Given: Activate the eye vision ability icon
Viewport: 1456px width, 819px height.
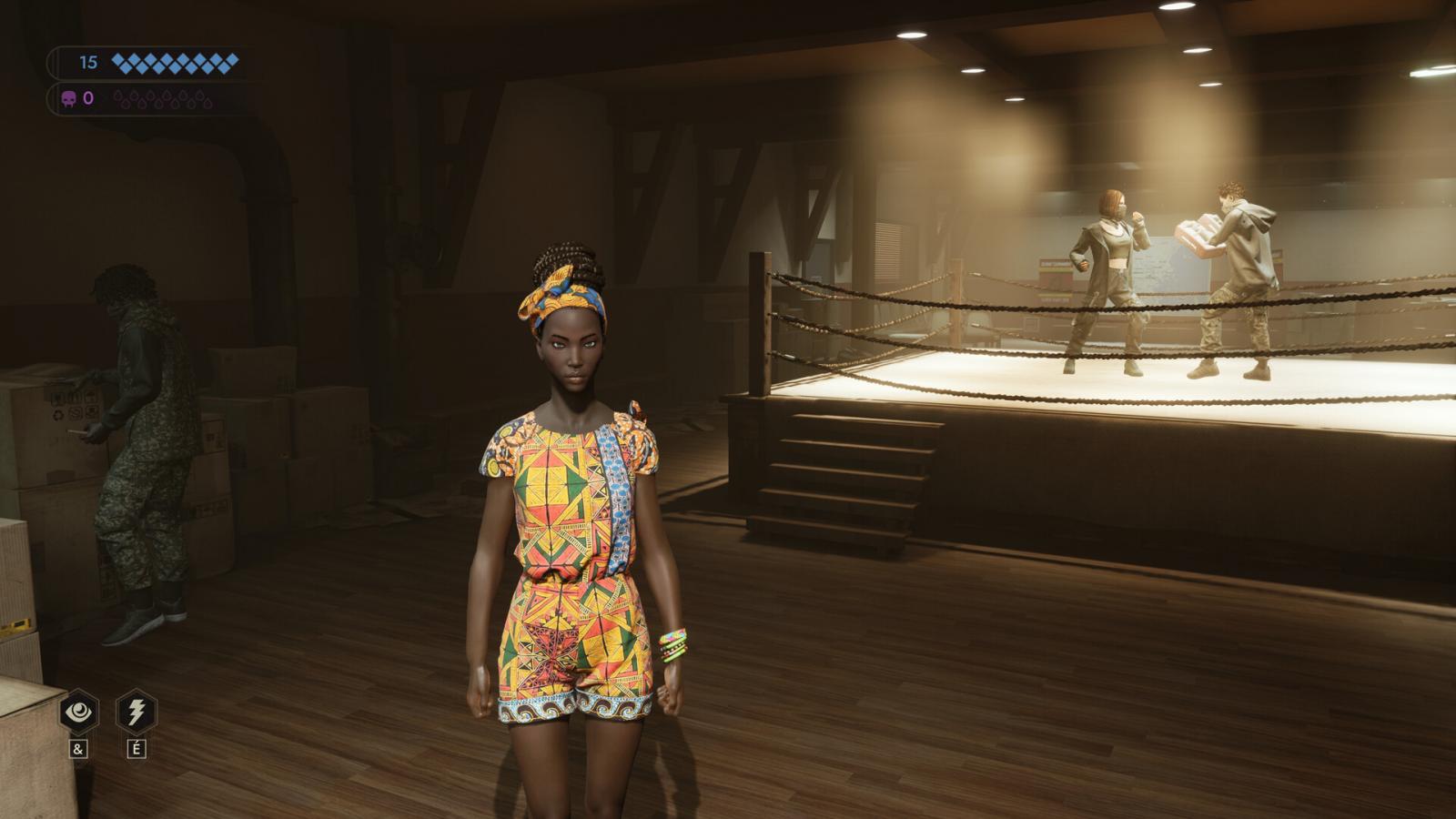Looking at the screenshot, I should click(79, 713).
